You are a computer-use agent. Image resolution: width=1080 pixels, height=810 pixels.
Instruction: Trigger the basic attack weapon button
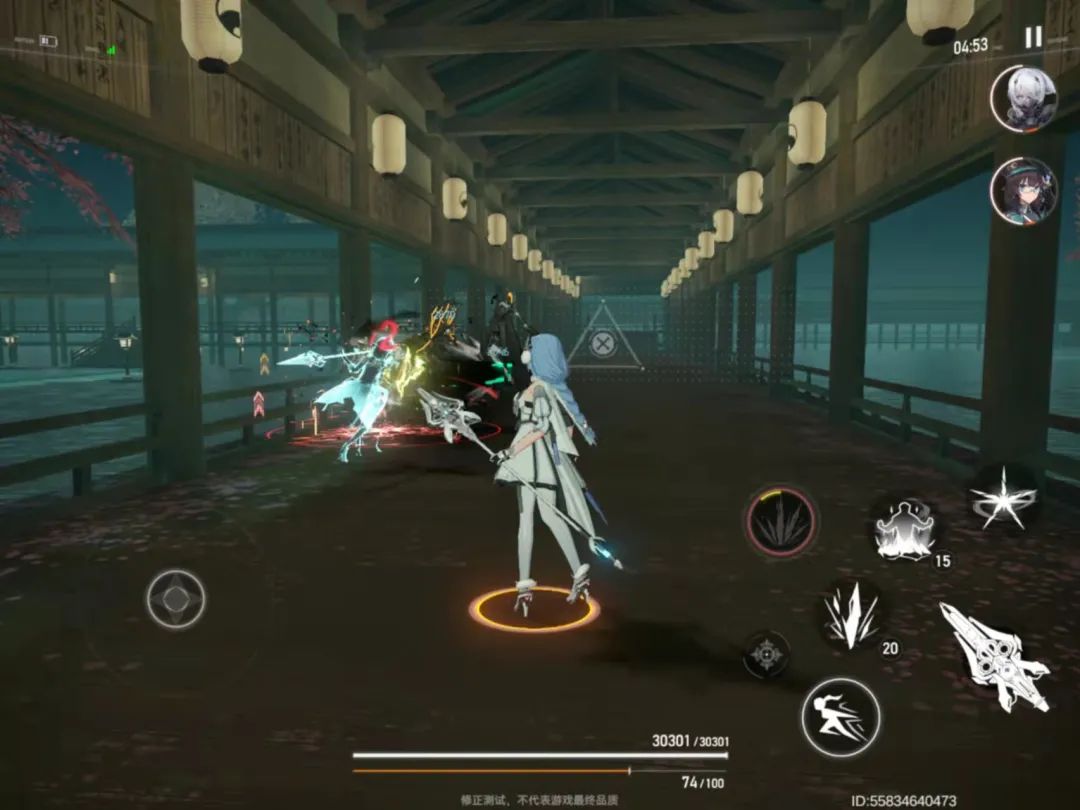coord(993,655)
